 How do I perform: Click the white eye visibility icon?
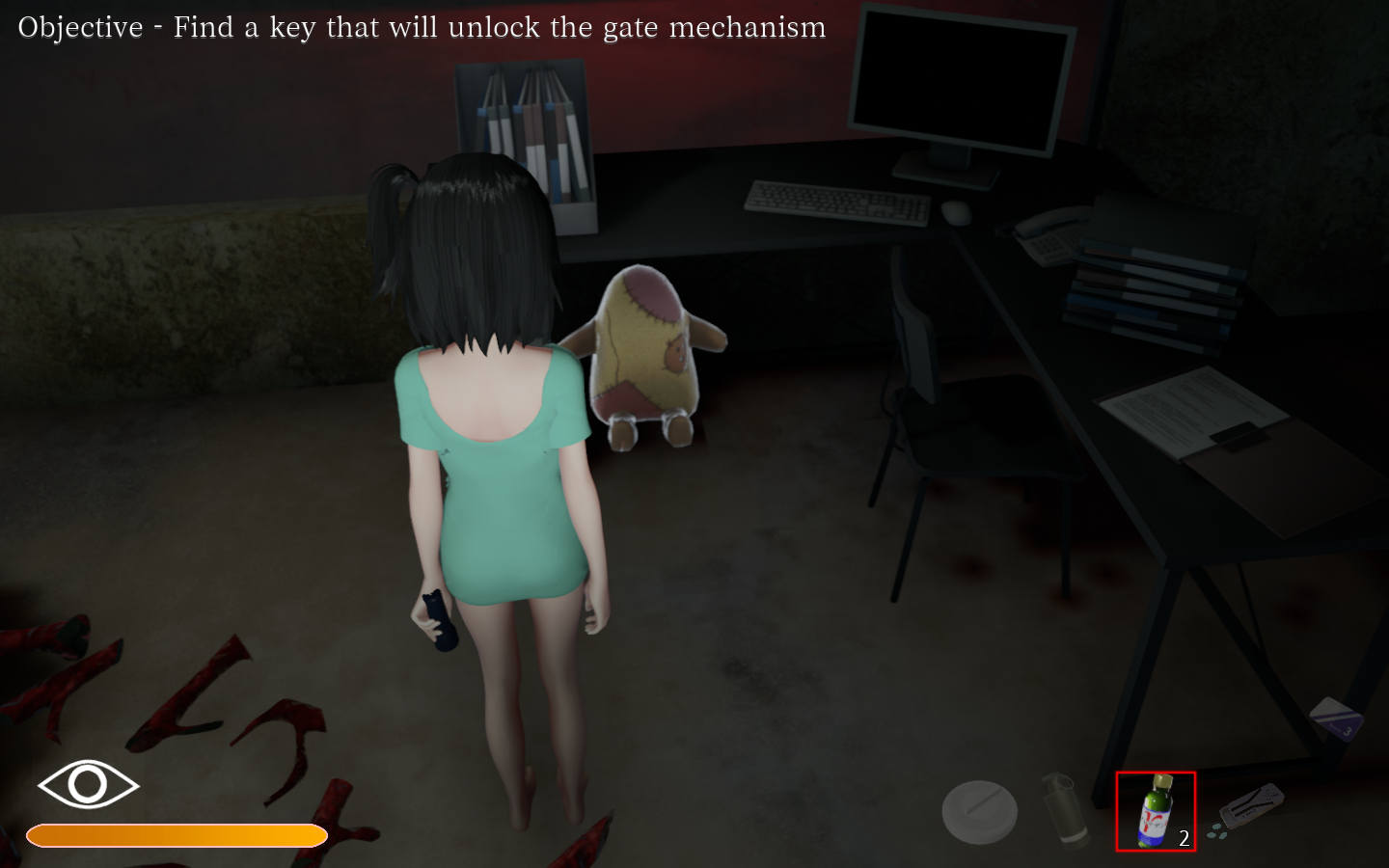88,784
